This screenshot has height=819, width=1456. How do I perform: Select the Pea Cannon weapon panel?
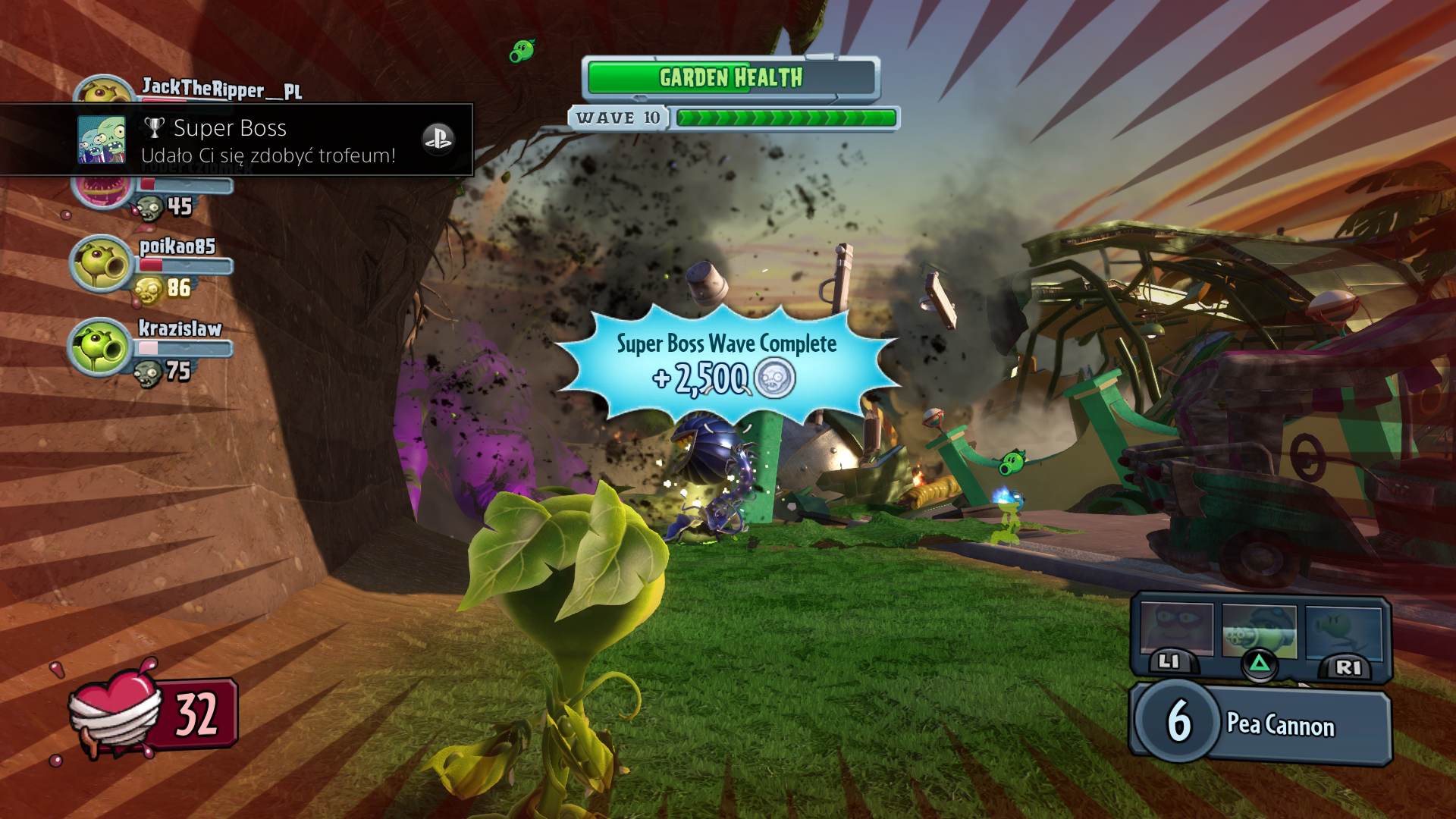tap(1262, 723)
